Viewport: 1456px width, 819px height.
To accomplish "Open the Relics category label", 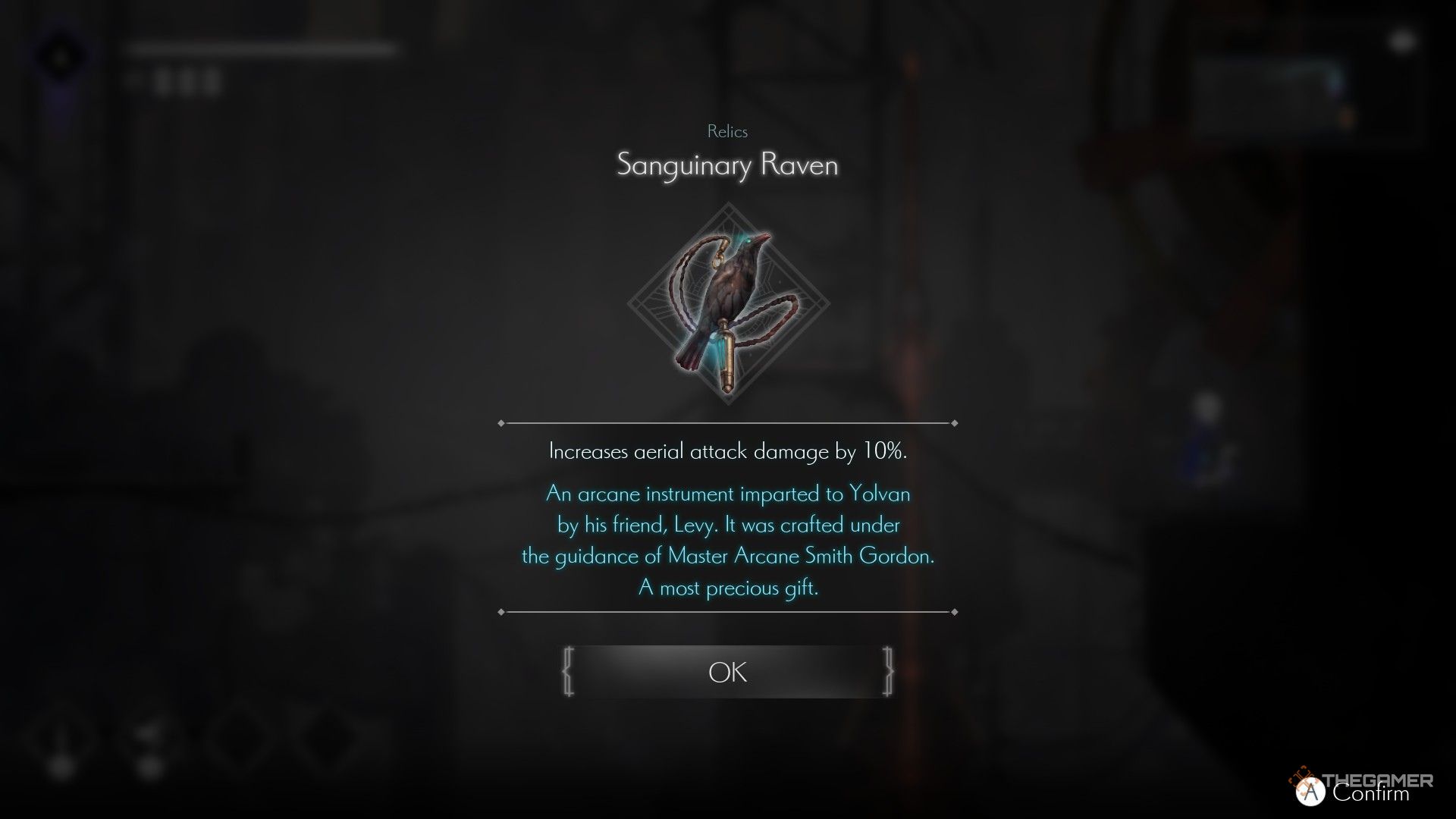I will pyautogui.click(x=727, y=130).
